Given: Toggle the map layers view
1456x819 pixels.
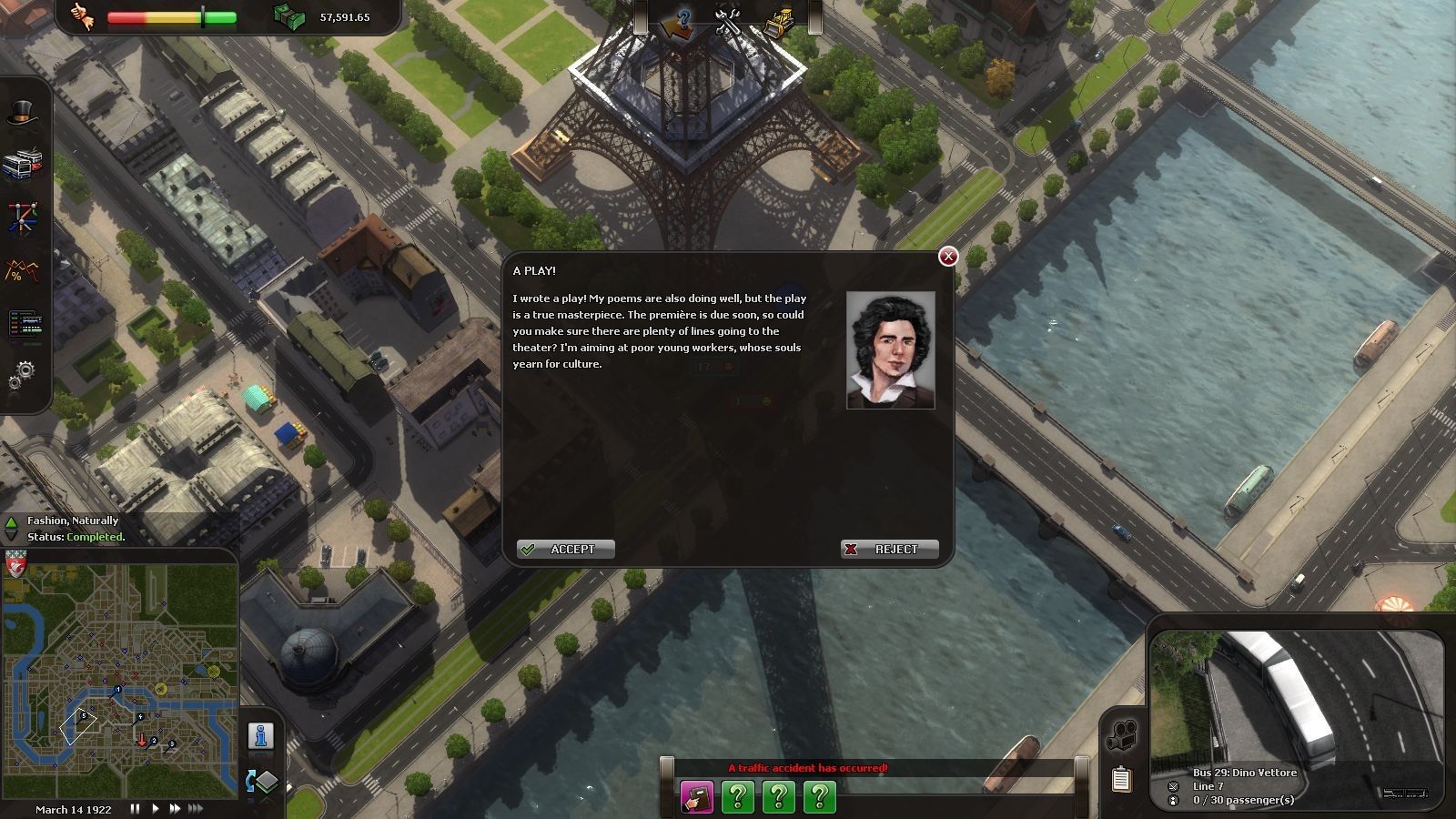Looking at the screenshot, I should (x=262, y=781).
